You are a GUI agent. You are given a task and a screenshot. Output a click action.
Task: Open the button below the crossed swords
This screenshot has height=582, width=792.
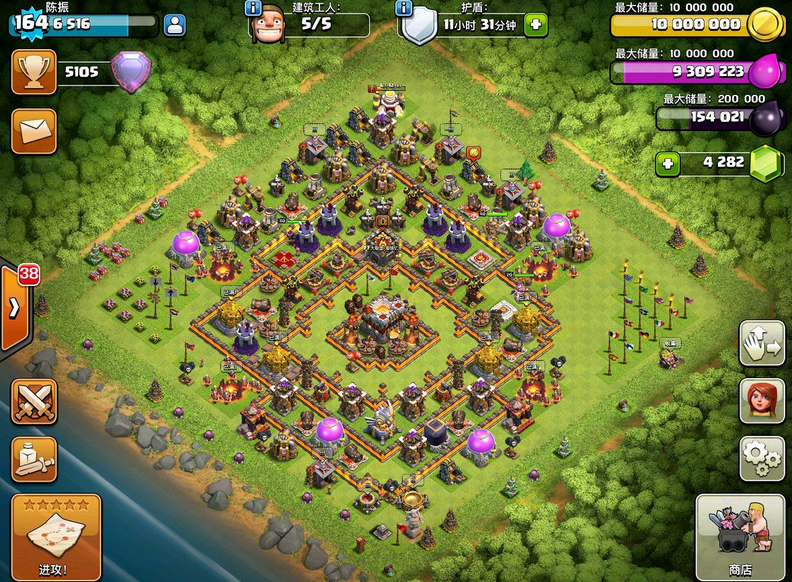[x=33, y=458]
